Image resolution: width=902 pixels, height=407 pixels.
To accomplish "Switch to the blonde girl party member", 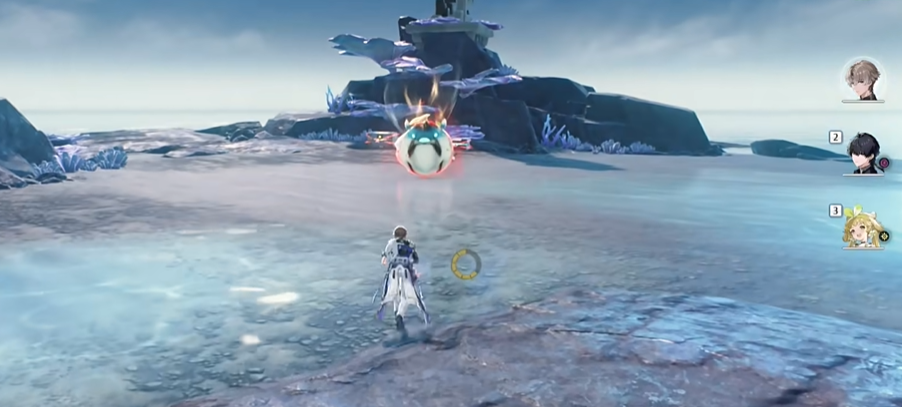I will 861,229.
